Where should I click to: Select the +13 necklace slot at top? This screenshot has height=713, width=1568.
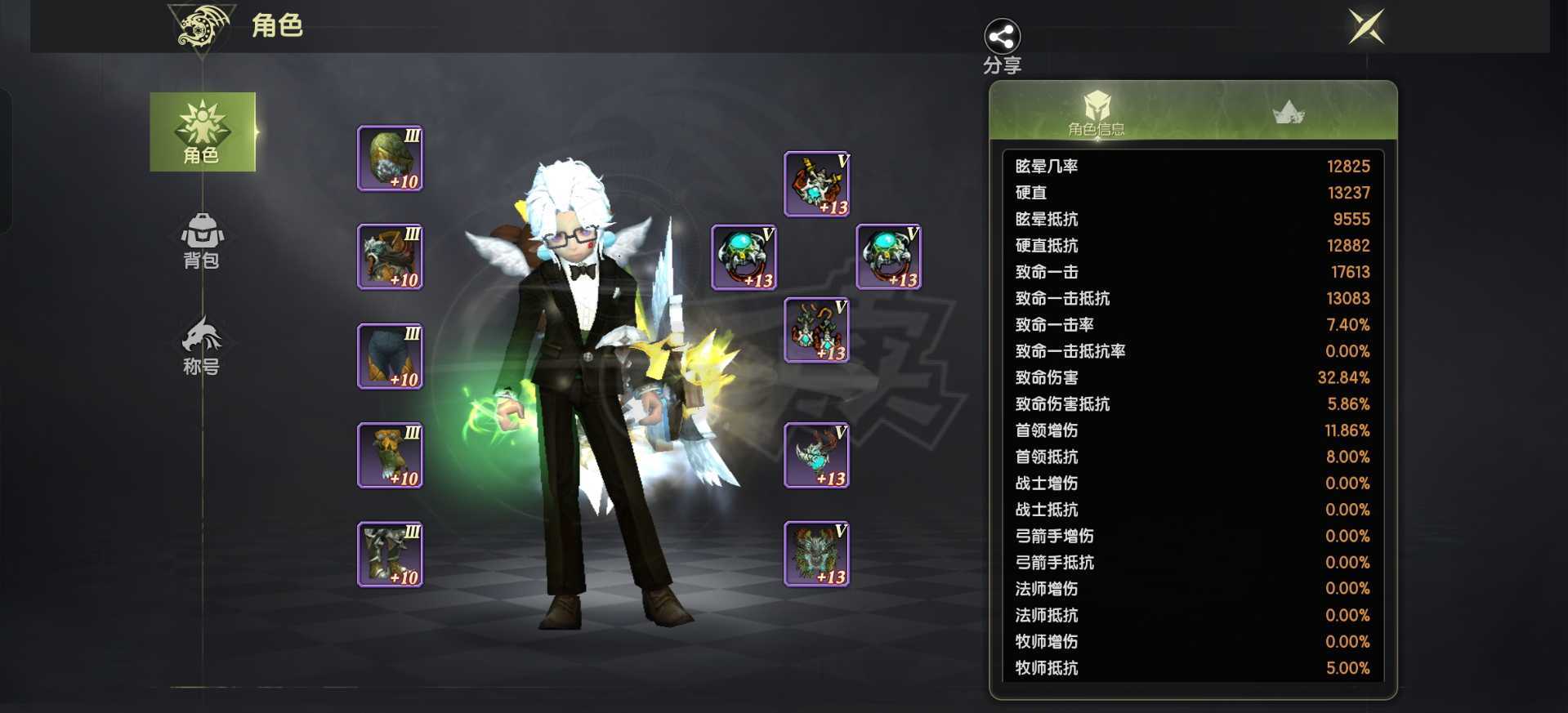coord(816,184)
